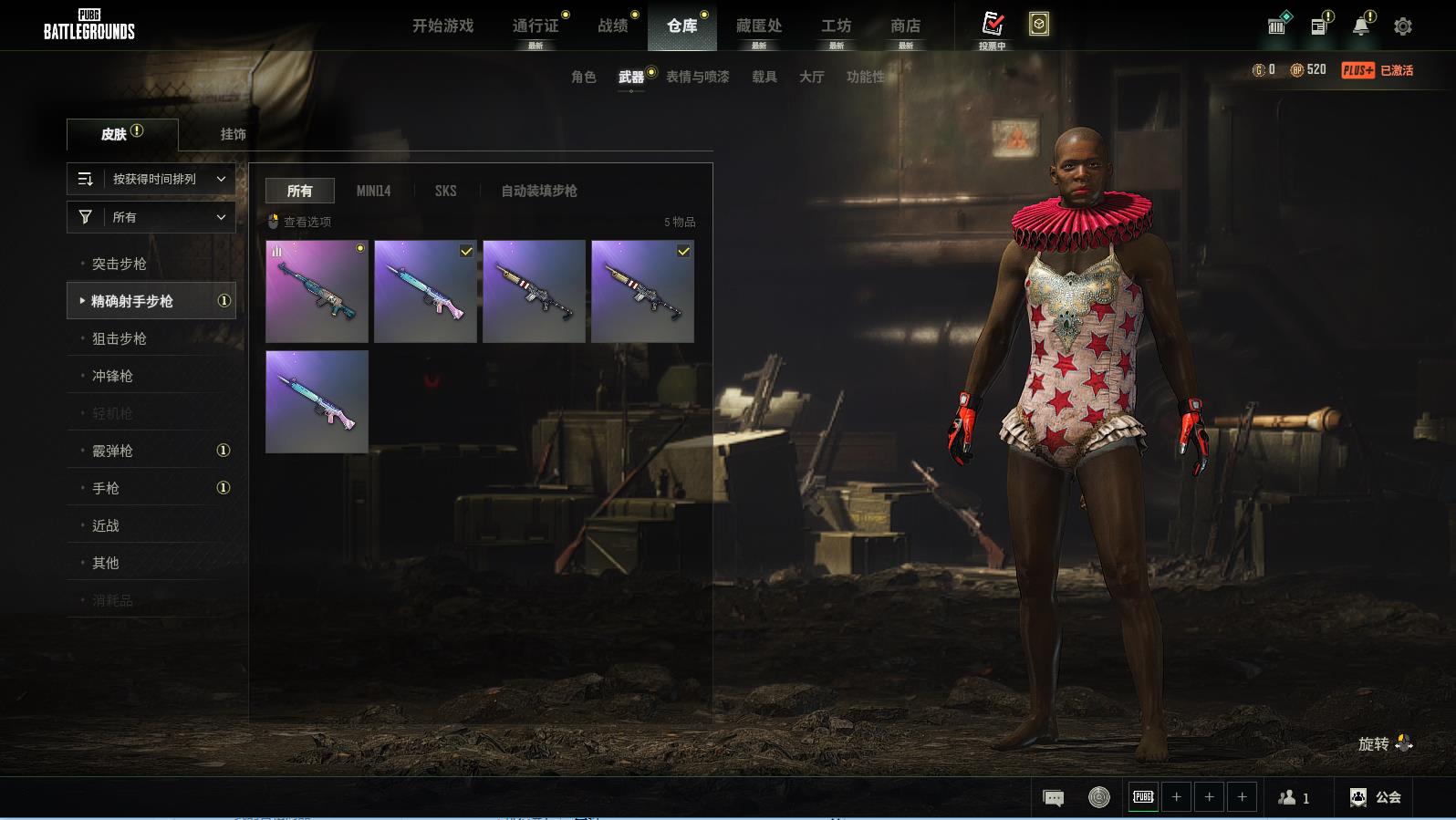Go to the 通行证 pass page
This screenshot has height=820, width=1456.
[x=536, y=26]
